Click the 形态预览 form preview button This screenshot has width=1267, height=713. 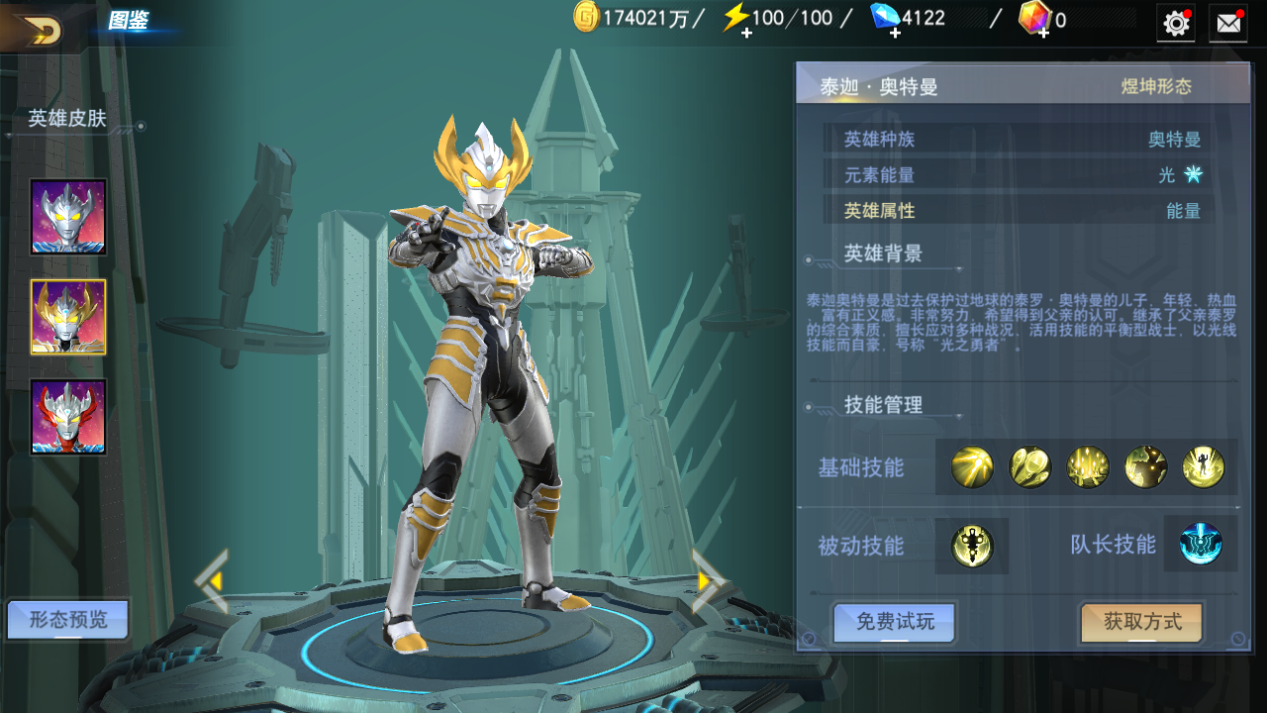click(x=68, y=620)
